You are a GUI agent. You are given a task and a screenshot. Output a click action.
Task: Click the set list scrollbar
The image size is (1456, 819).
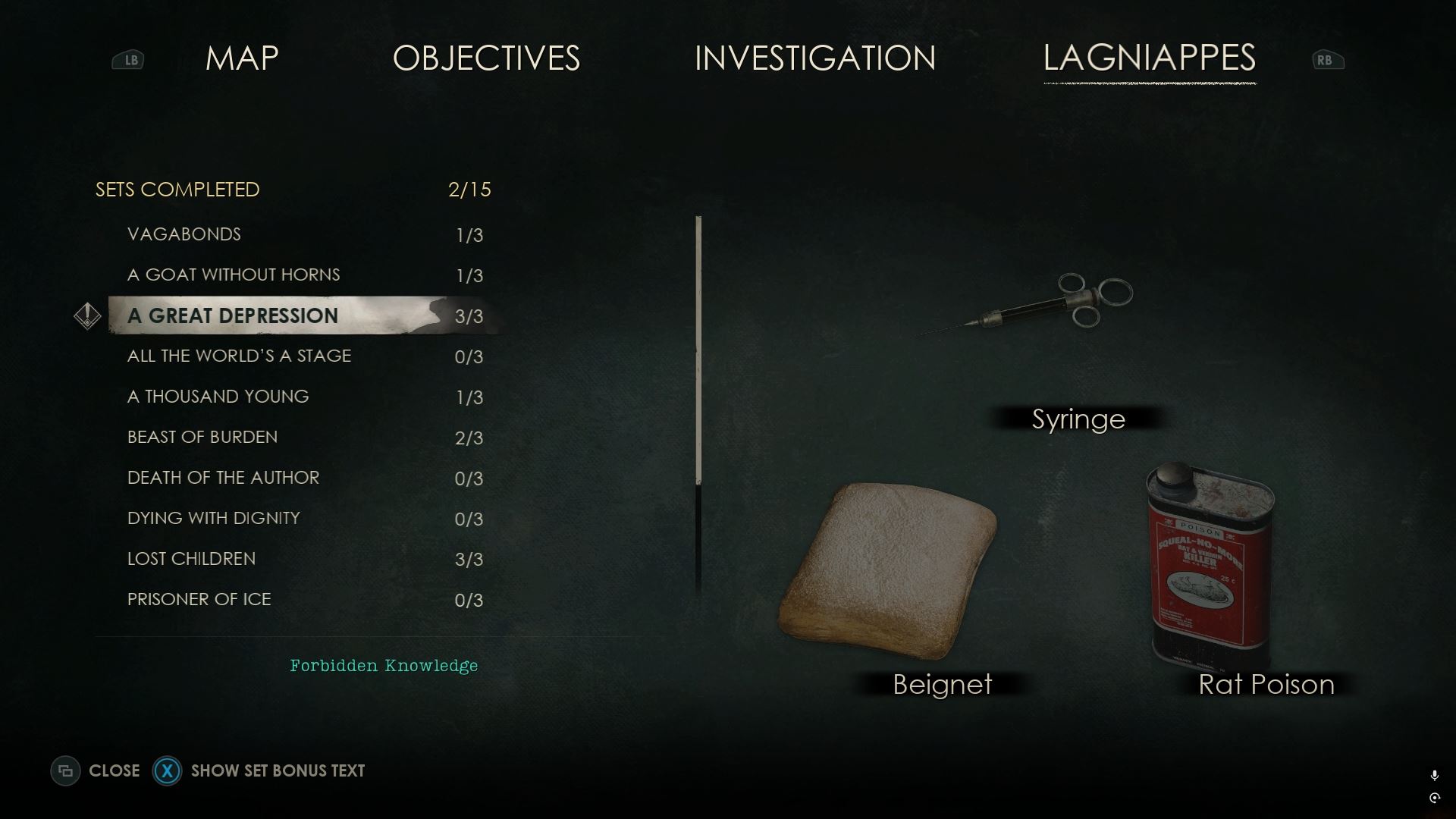point(698,349)
